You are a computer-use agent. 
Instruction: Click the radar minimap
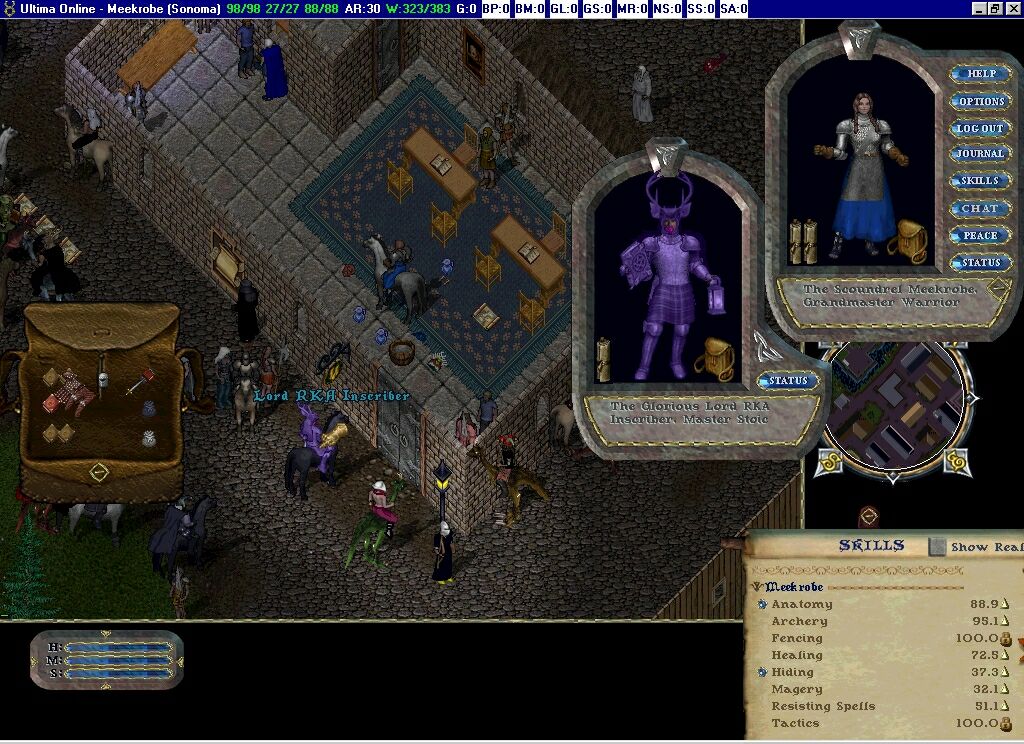[893, 406]
